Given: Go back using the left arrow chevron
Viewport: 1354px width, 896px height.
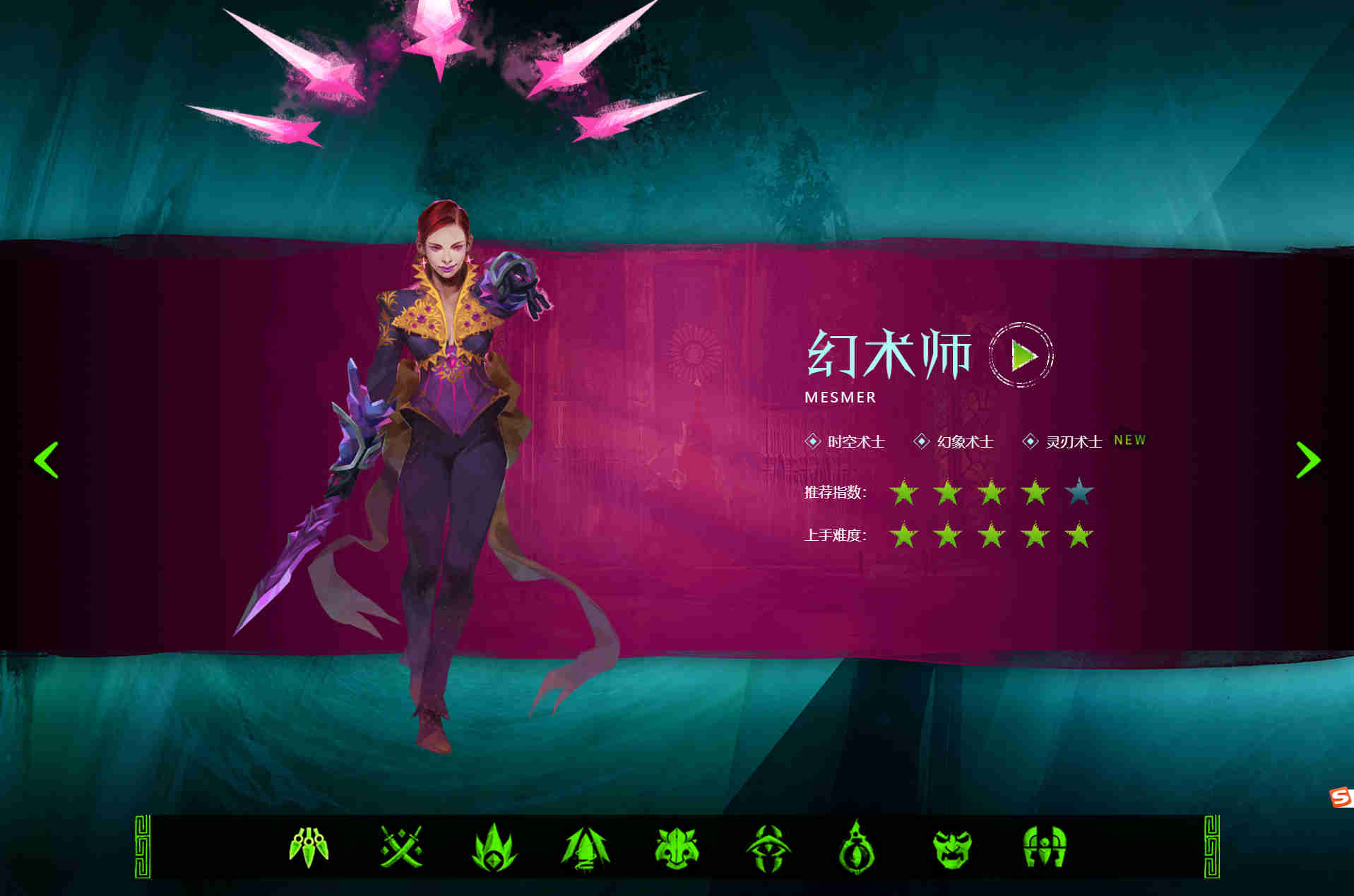Looking at the screenshot, I should (47, 460).
